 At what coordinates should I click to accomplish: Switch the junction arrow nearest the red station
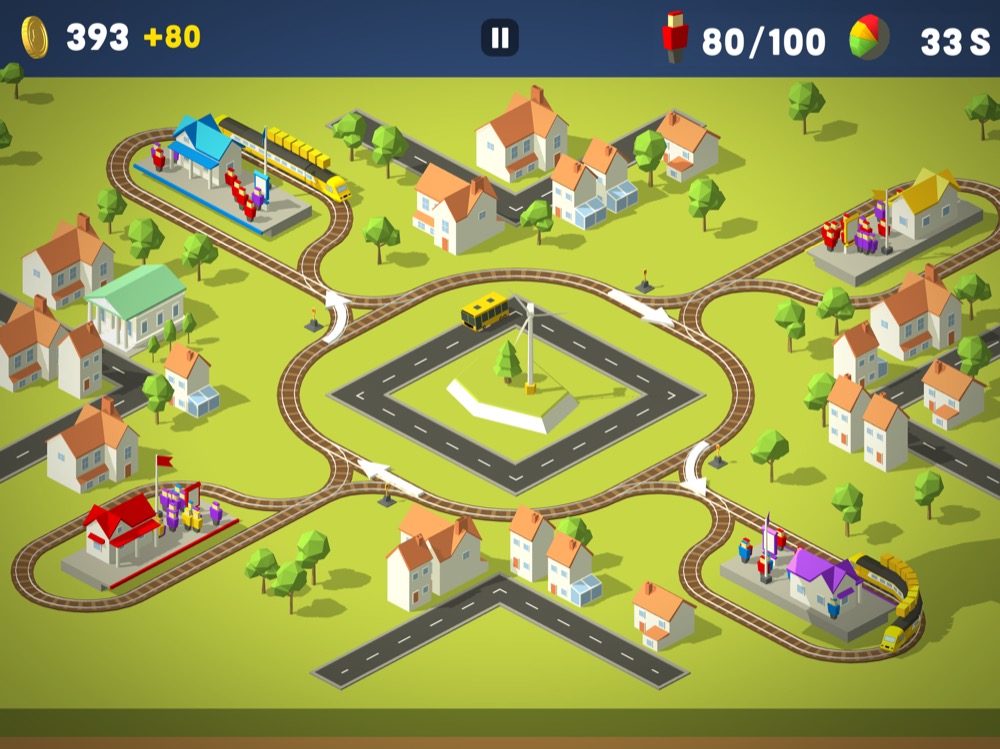388,477
